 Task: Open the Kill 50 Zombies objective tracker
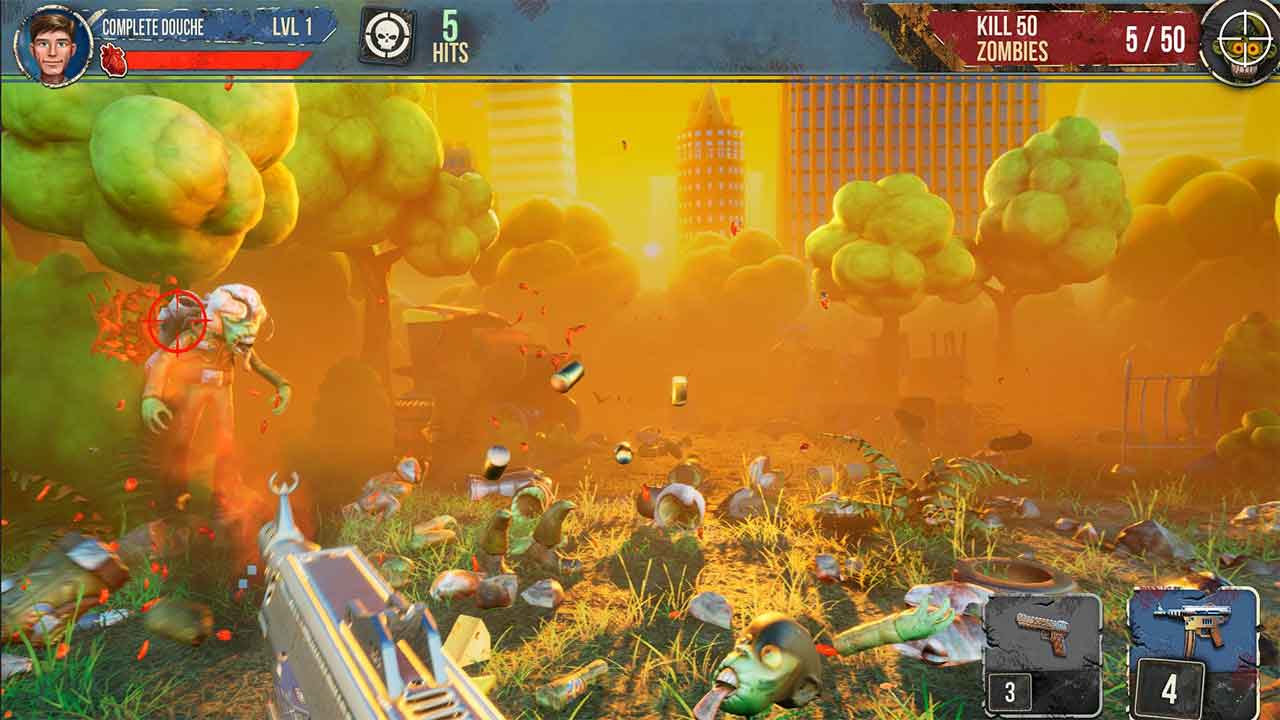[1065, 39]
